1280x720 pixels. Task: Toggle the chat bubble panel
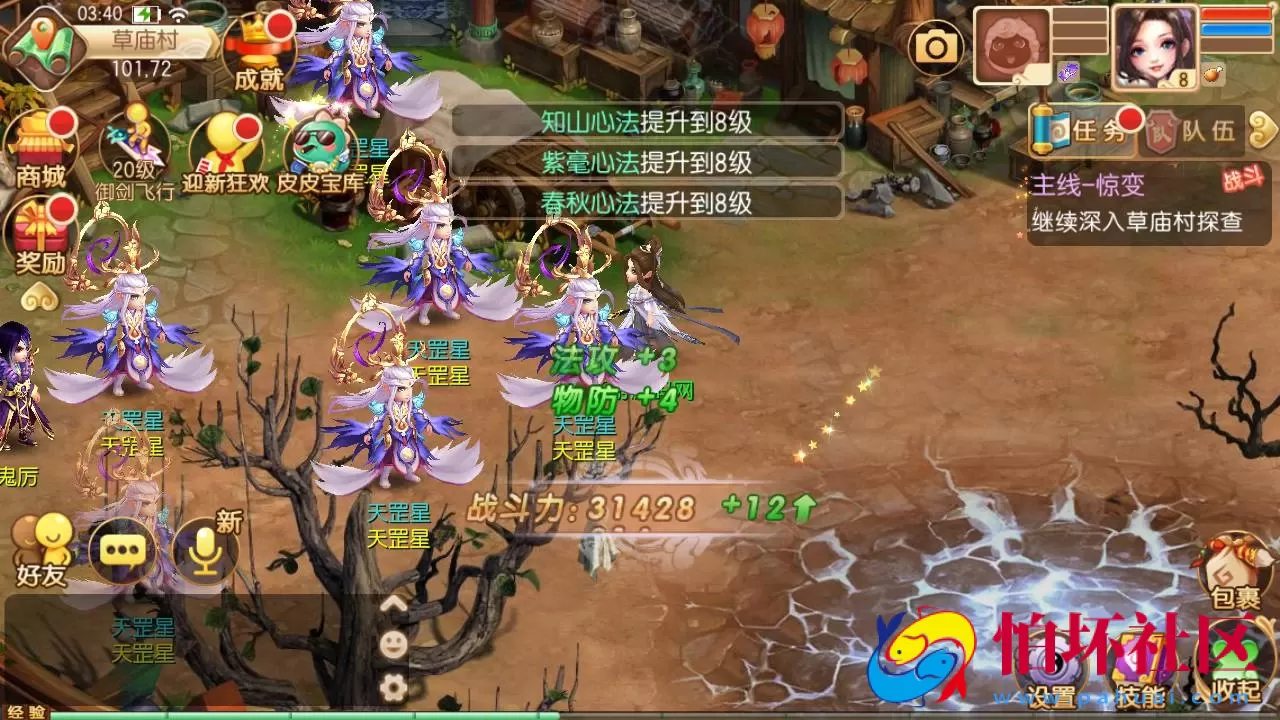click(120, 548)
